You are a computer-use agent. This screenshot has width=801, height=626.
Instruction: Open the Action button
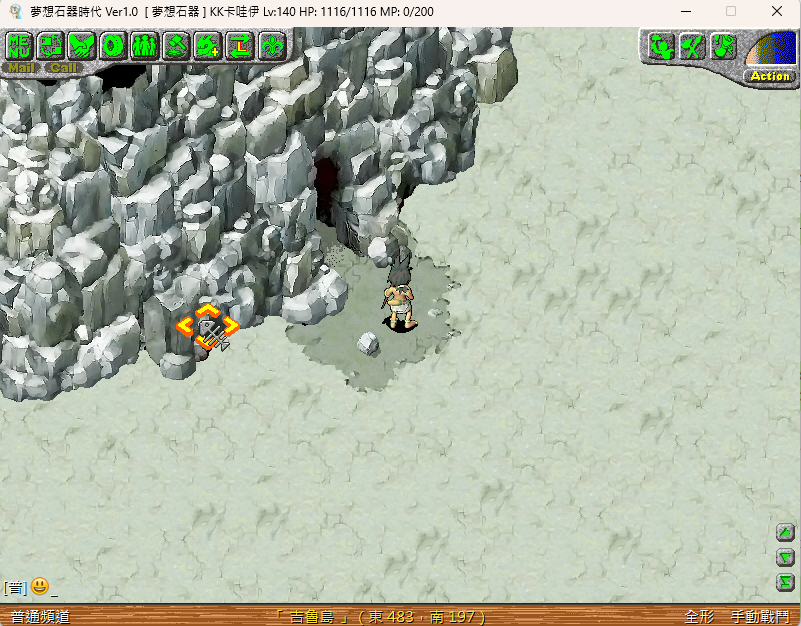[x=769, y=76]
